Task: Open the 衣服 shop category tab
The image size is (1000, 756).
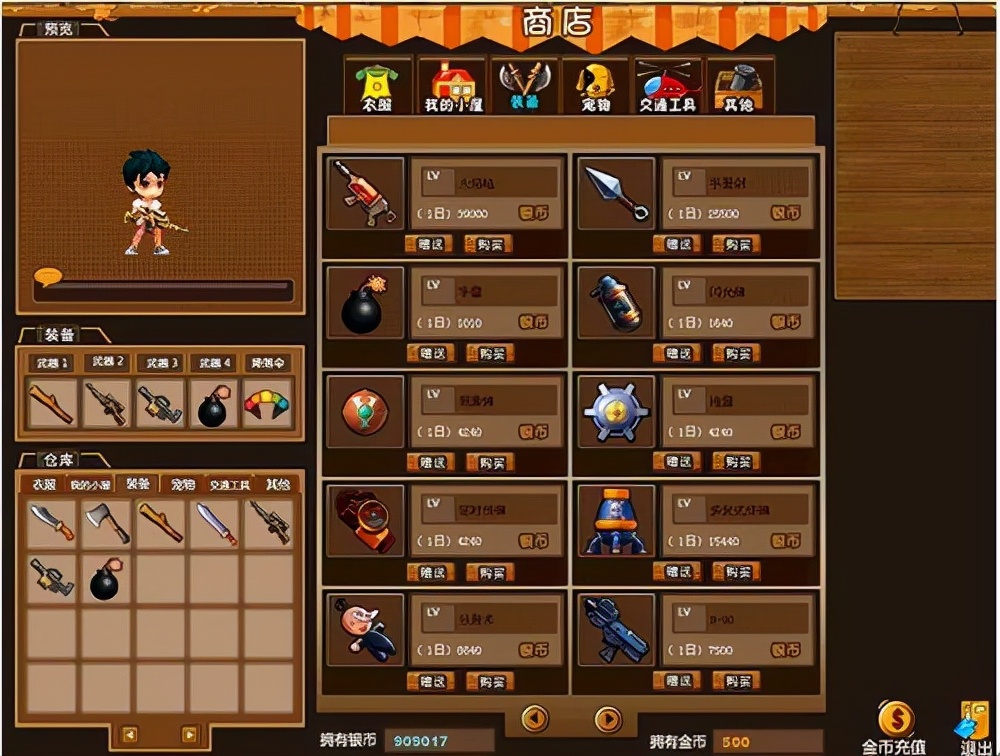Action: tap(378, 87)
